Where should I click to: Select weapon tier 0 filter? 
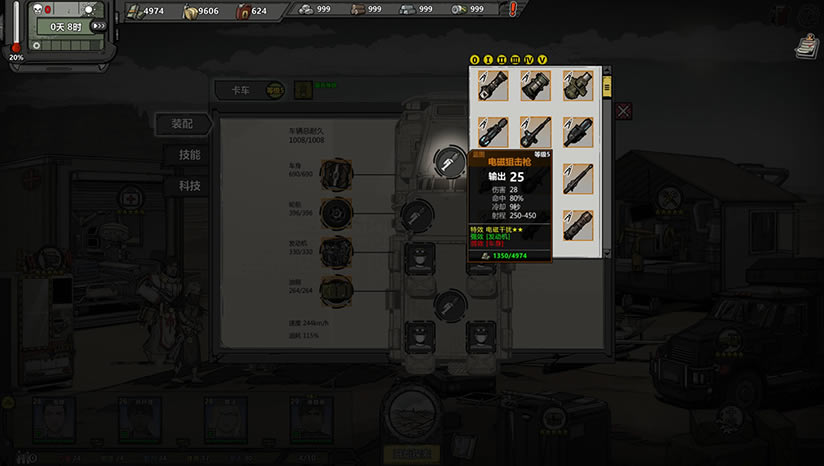click(475, 59)
